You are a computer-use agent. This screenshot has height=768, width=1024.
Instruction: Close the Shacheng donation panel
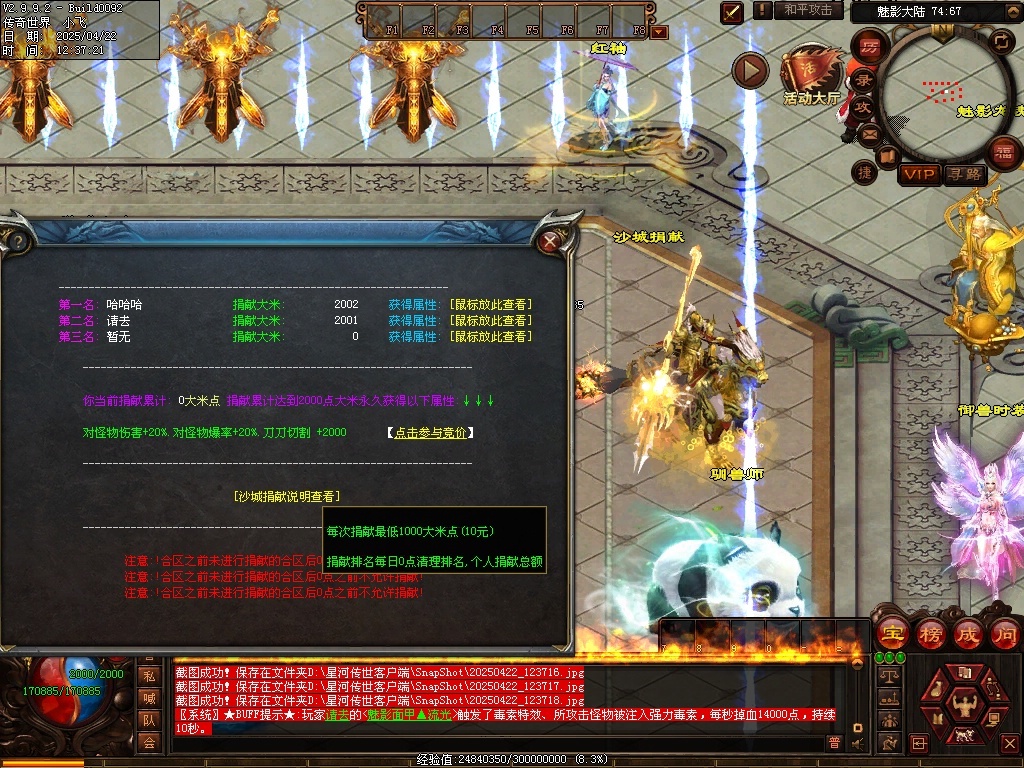coord(549,241)
